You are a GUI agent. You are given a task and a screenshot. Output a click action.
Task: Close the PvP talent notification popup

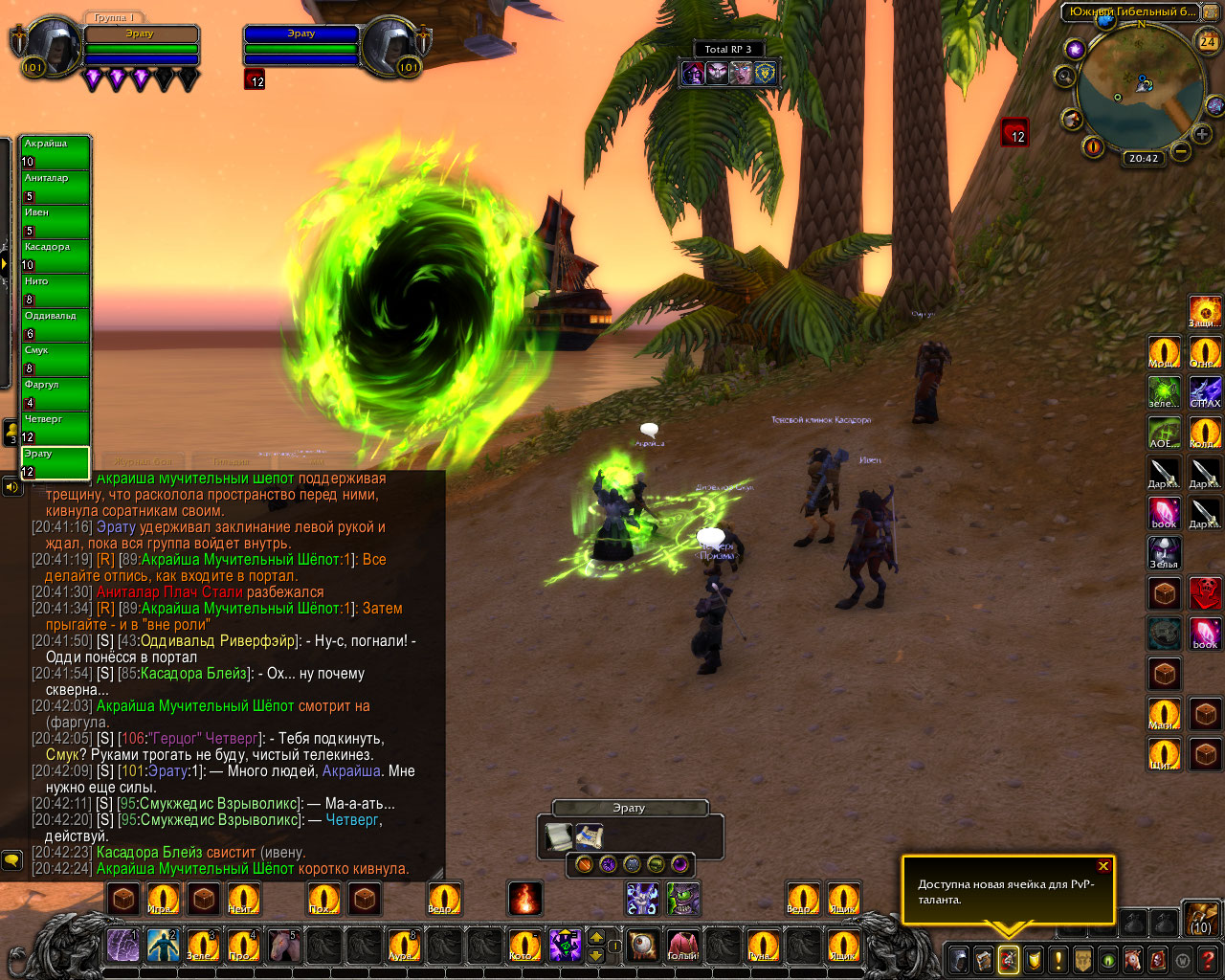(x=1103, y=866)
